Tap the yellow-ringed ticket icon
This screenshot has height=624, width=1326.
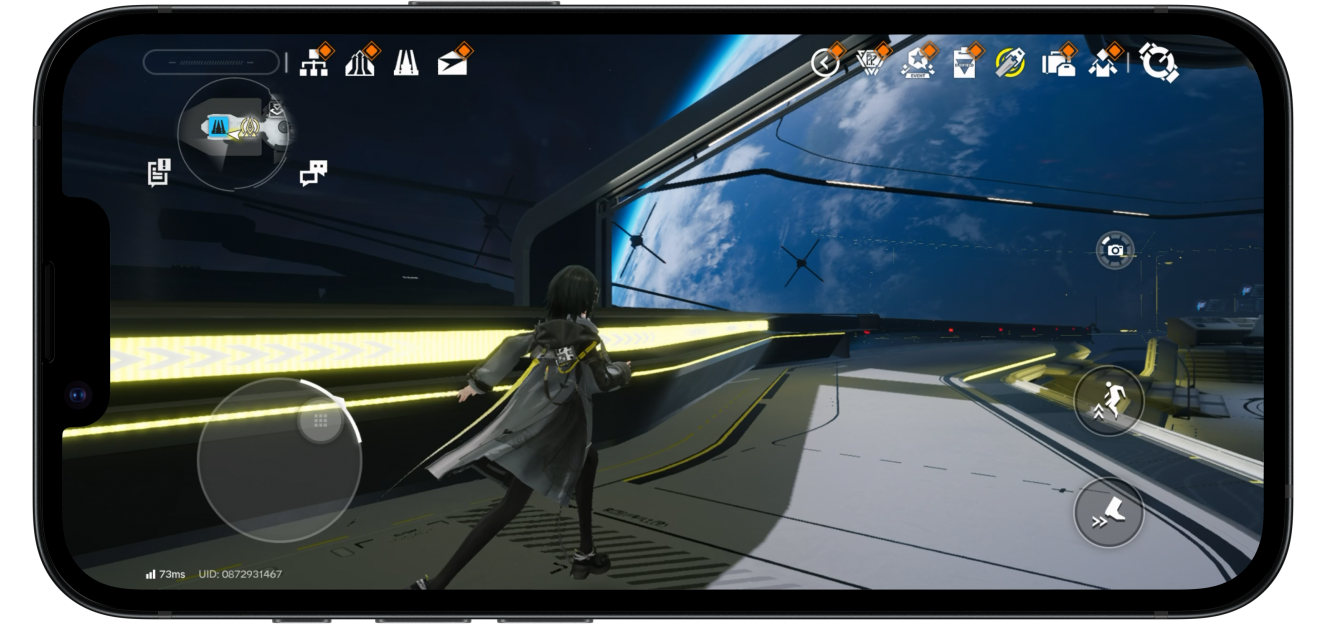1010,64
